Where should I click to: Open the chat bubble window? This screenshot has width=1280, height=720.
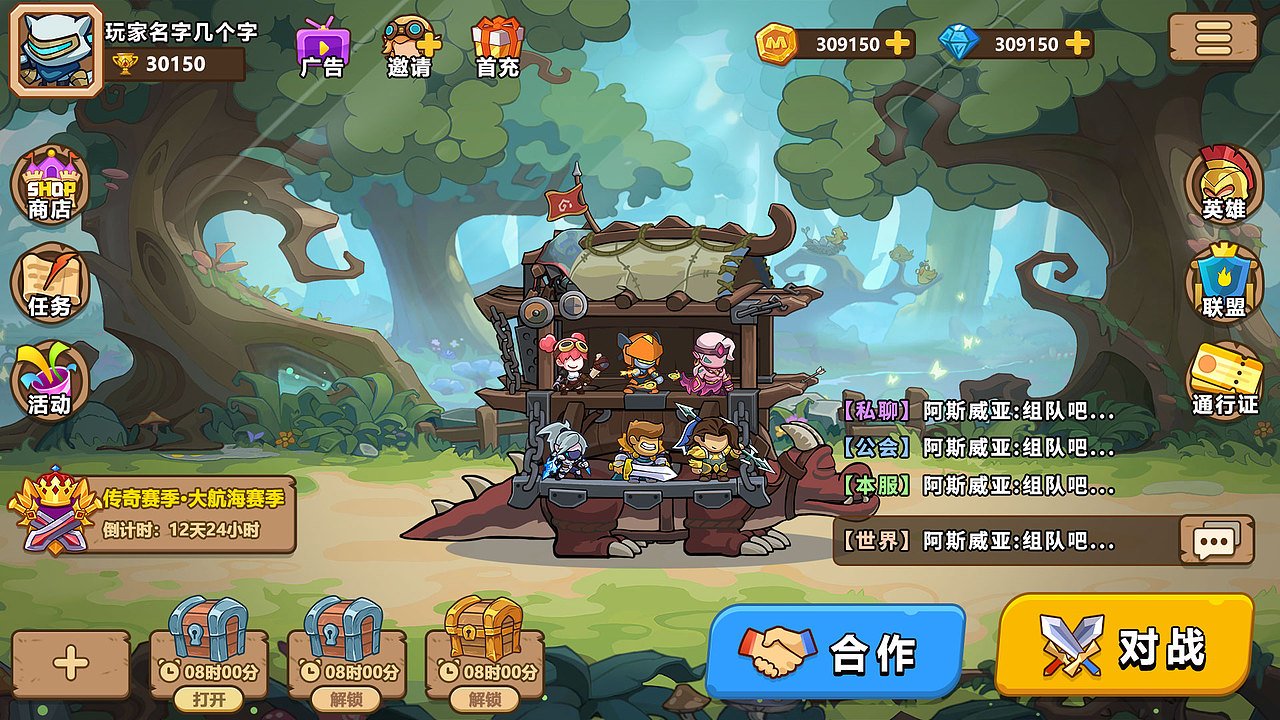point(1213,541)
